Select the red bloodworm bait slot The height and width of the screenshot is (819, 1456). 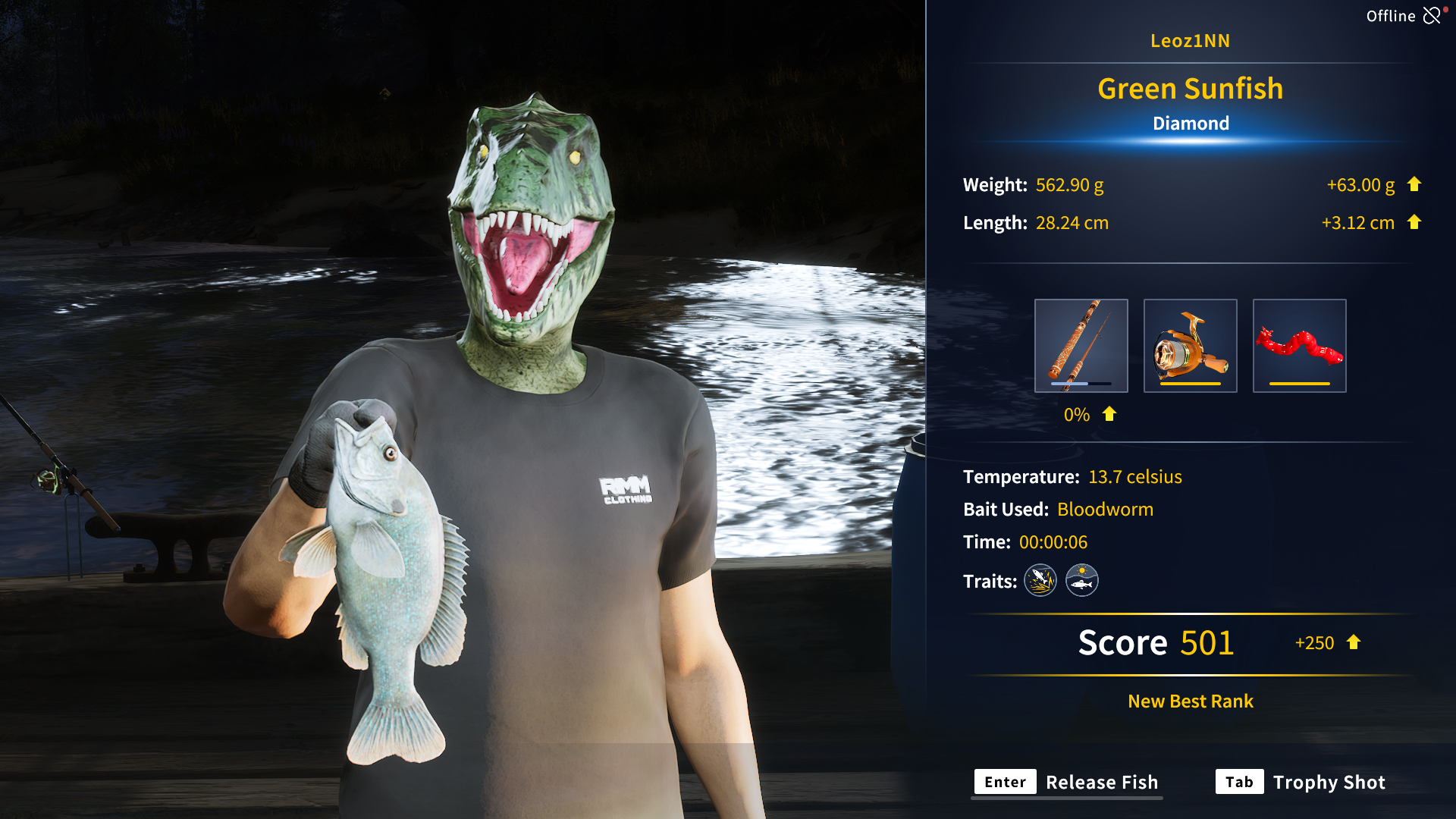[1299, 346]
